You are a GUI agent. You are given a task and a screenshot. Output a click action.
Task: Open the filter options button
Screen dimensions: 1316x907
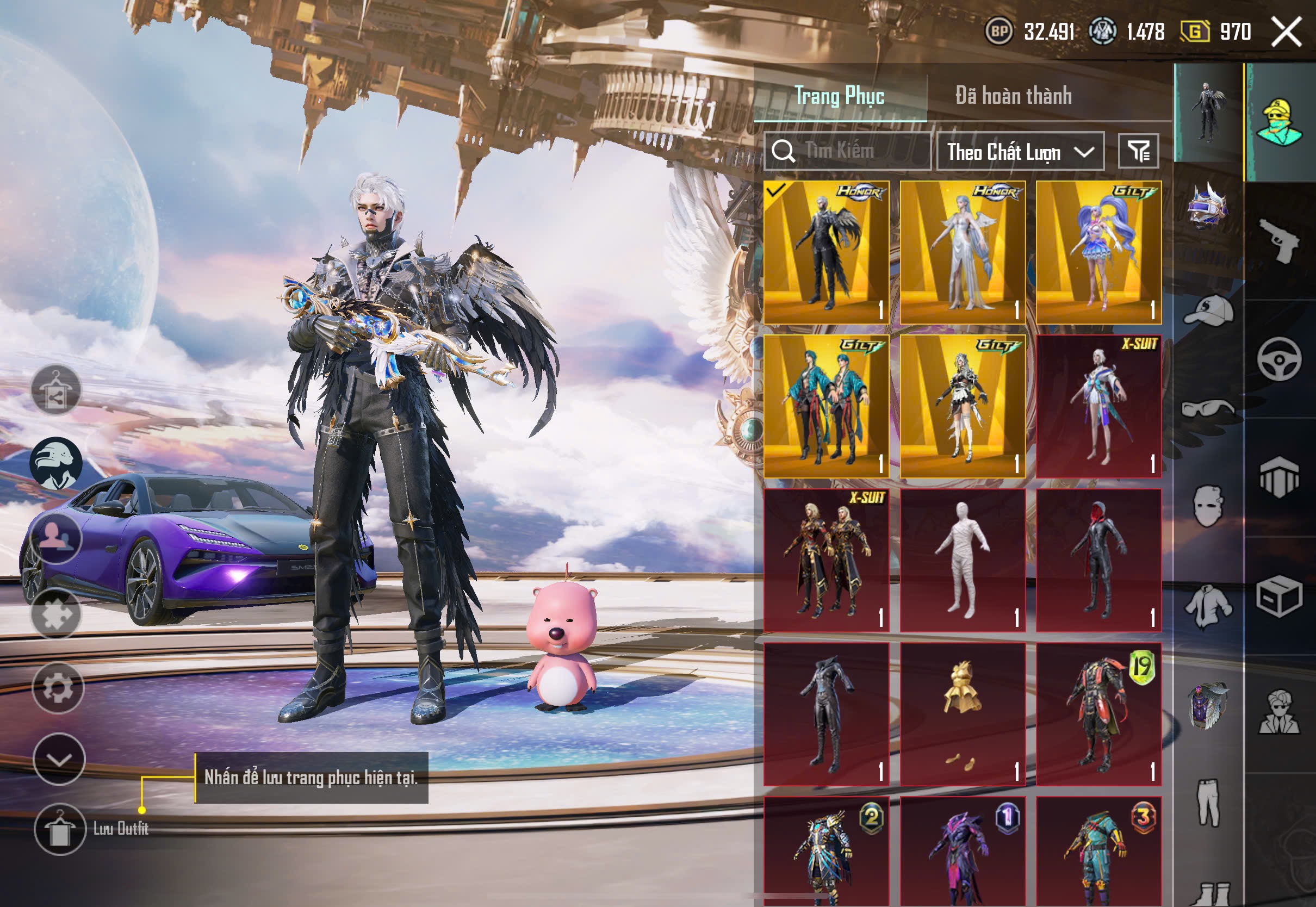pyautogui.click(x=1138, y=152)
